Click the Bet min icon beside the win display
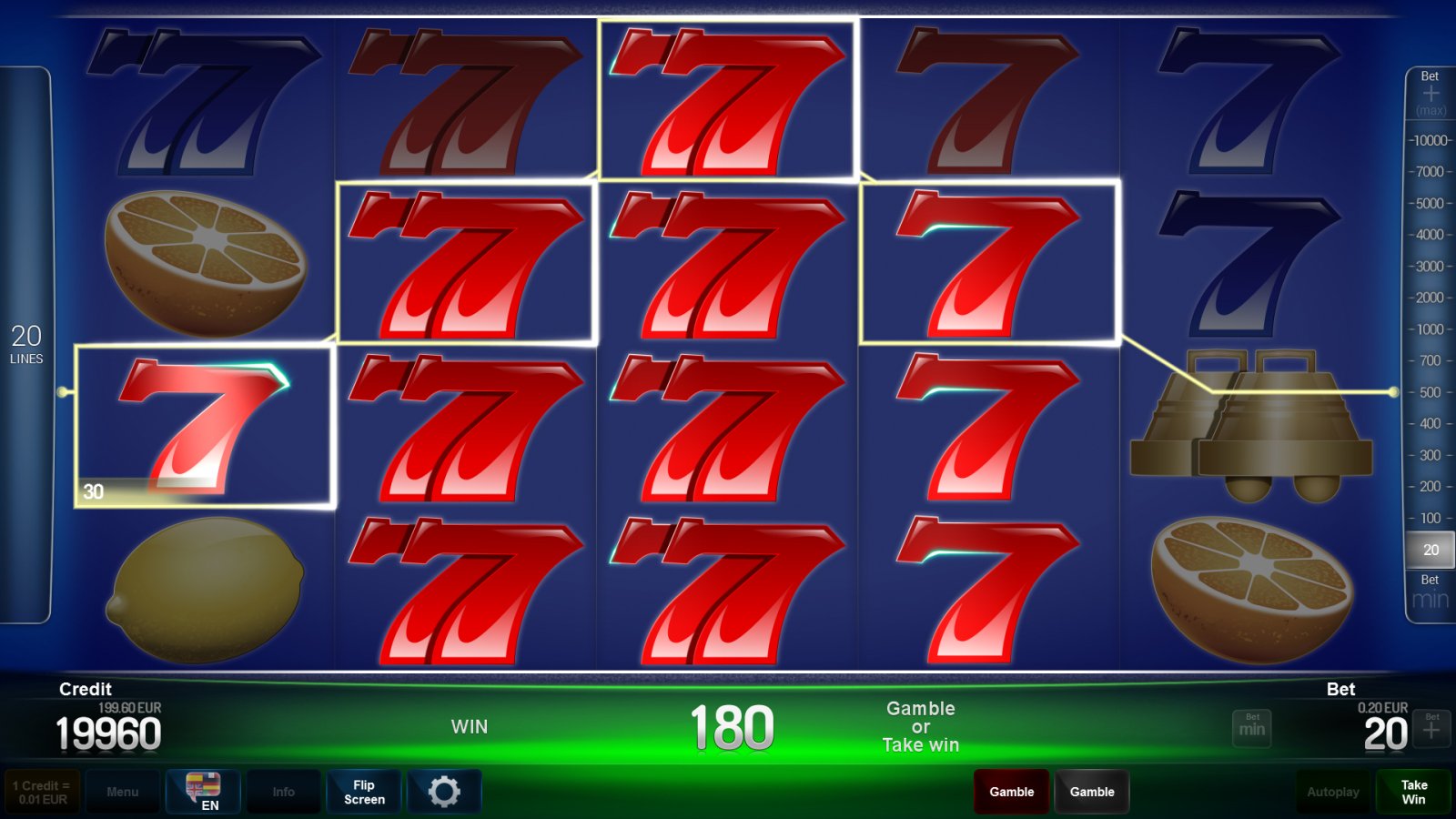Image resolution: width=1456 pixels, height=819 pixels. pyautogui.click(x=1251, y=728)
